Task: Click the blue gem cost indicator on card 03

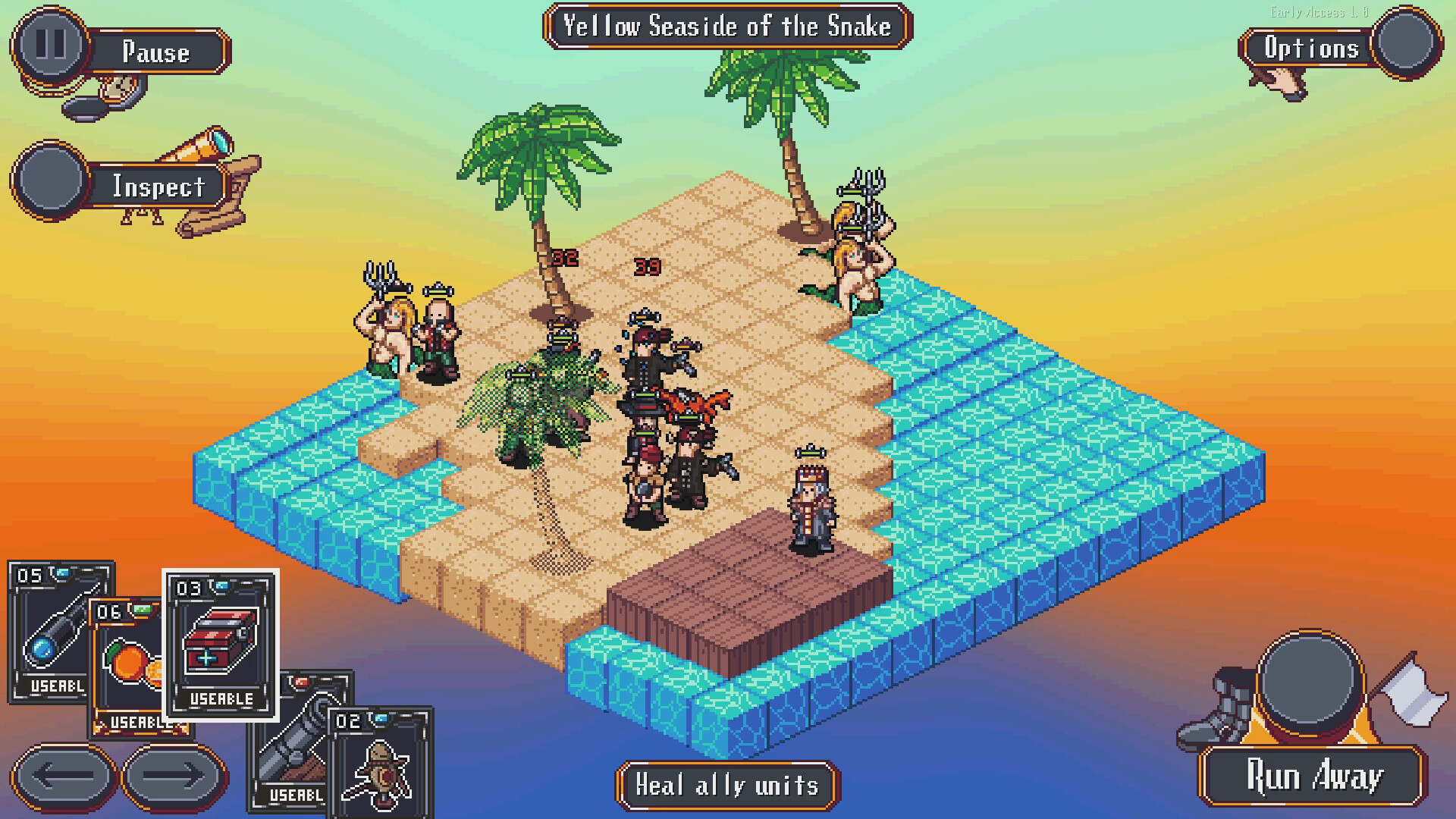Action: point(221,588)
